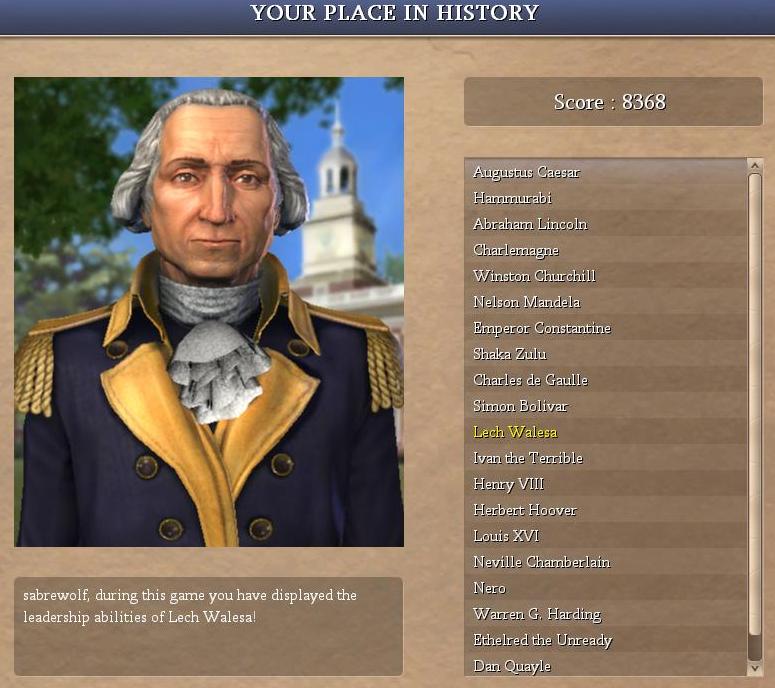This screenshot has height=688, width=775.
Task: Click Ivan the Terrible in the list
Action: click(x=527, y=458)
